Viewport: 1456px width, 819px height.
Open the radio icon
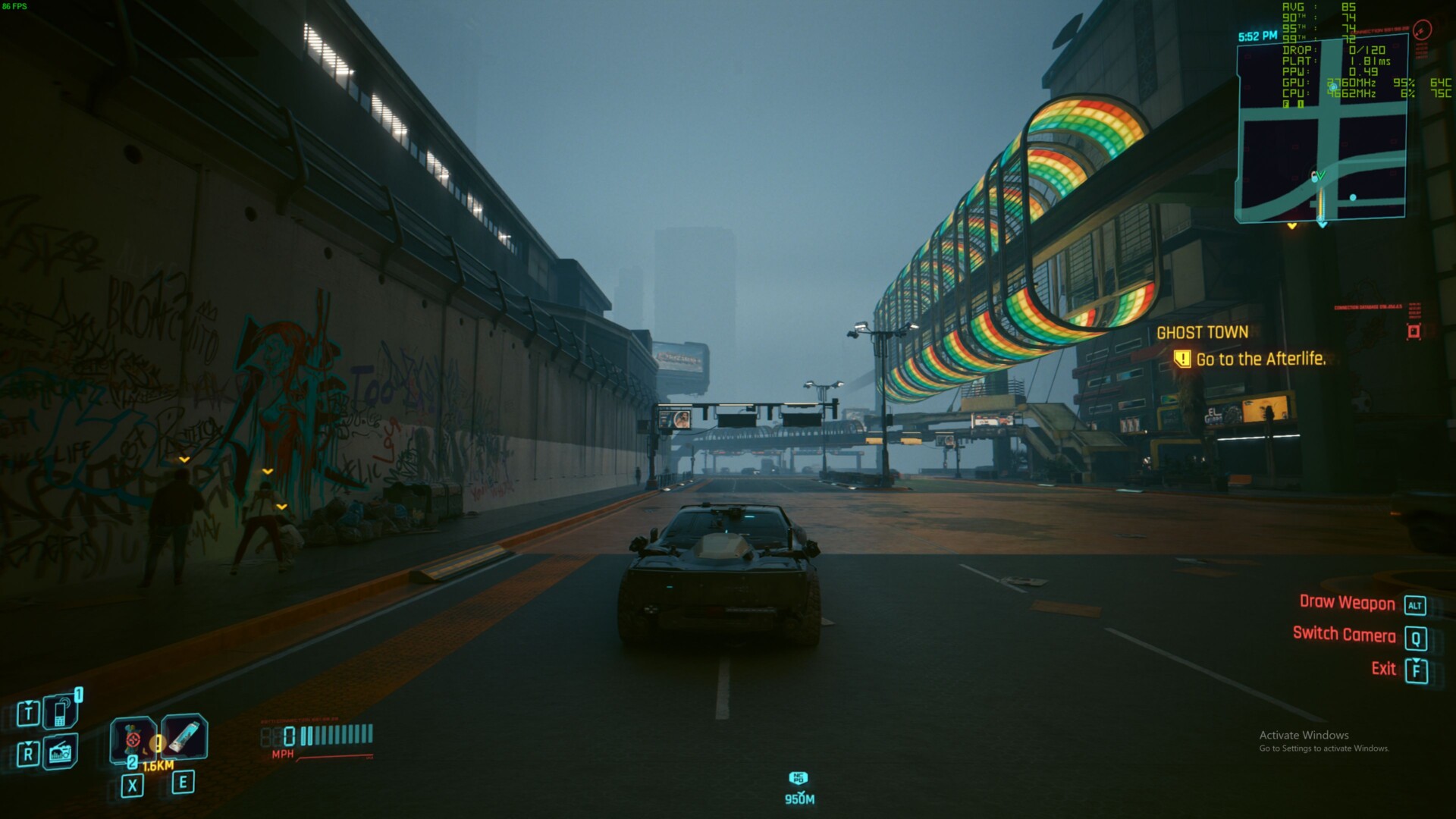pos(61,753)
